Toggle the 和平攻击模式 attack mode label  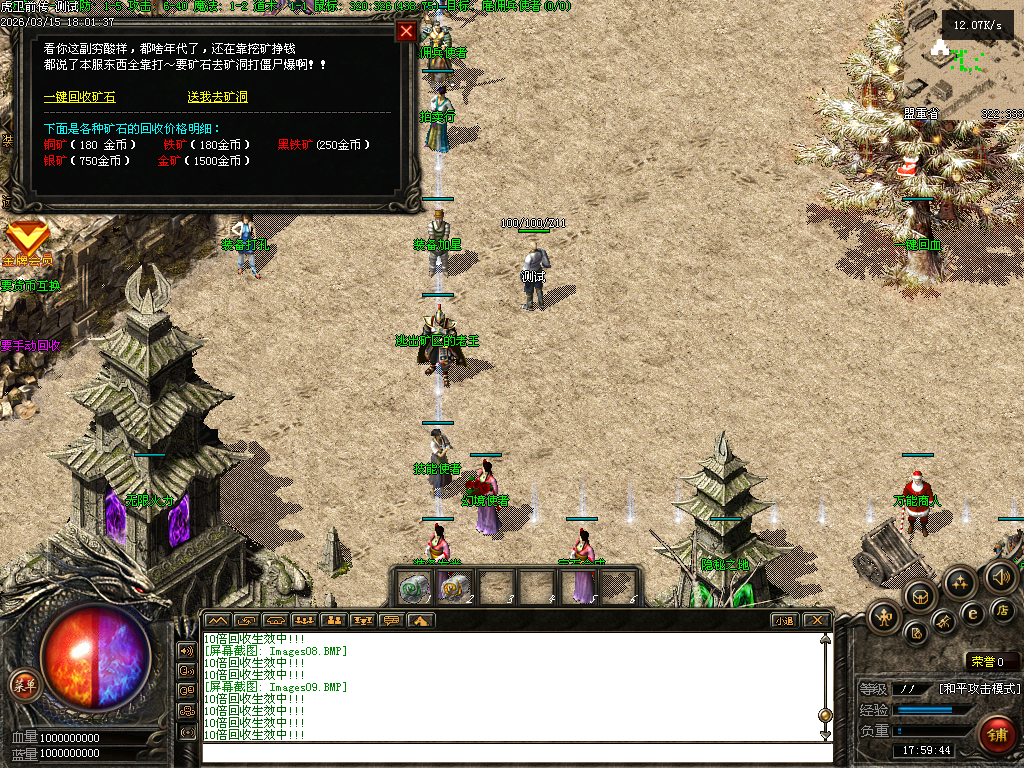pyautogui.click(x=980, y=688)
